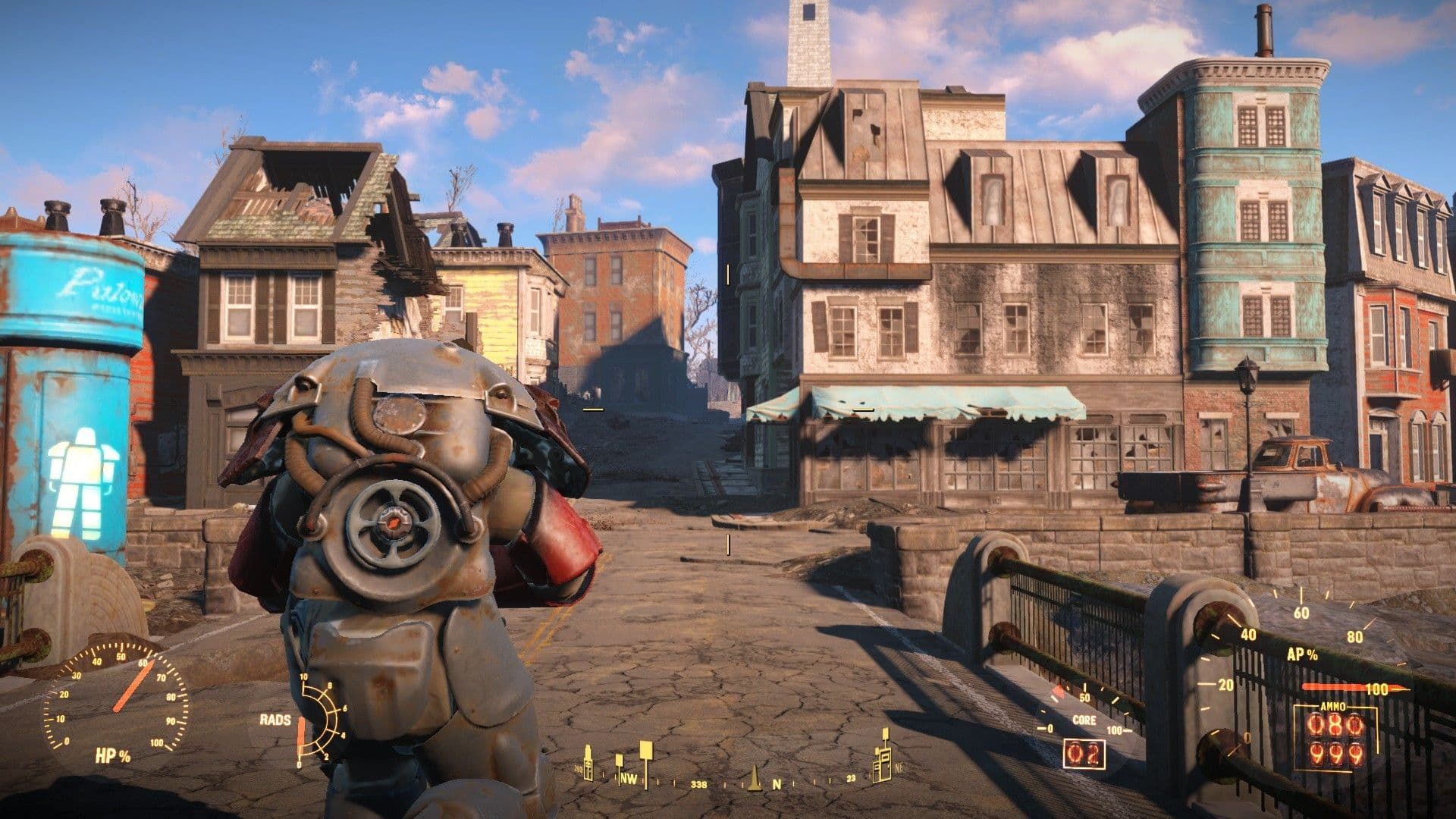Click the AP% gauge label
1456x819 pixels.
(1302, 654)
